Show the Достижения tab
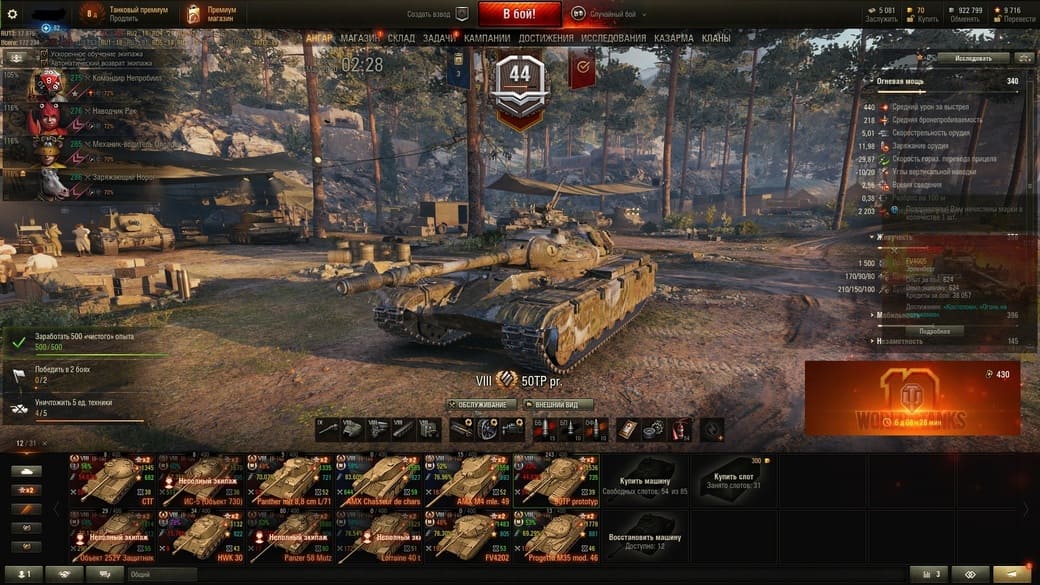Viewport: 1040px width, 585px height. [x=546, y=38]
